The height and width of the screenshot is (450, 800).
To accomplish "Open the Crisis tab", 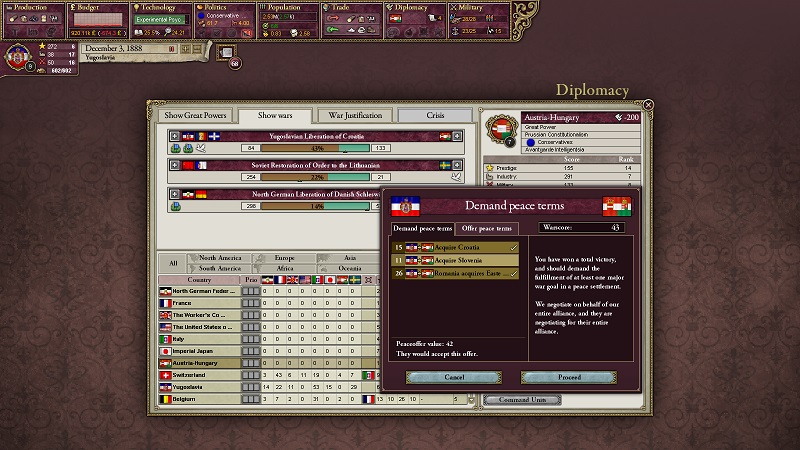I will (x=435, y=115).
